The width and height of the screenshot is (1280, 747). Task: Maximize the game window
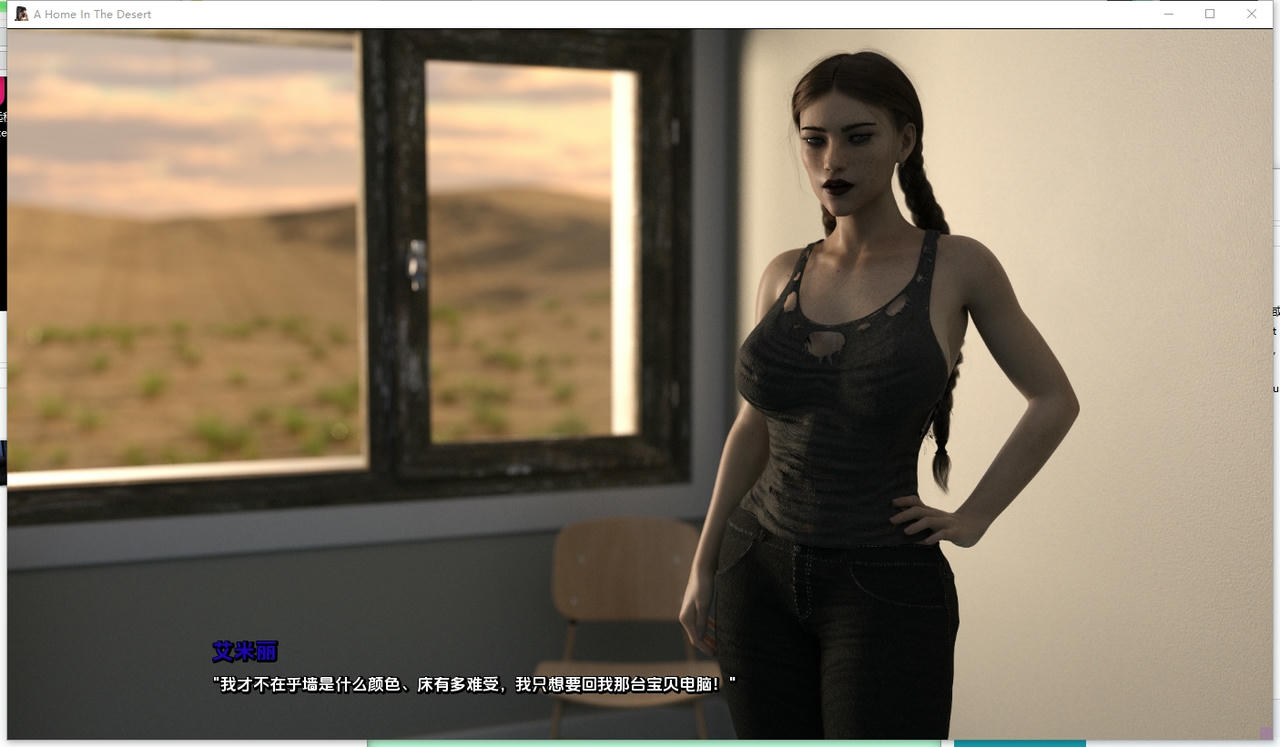(1211, 14)
